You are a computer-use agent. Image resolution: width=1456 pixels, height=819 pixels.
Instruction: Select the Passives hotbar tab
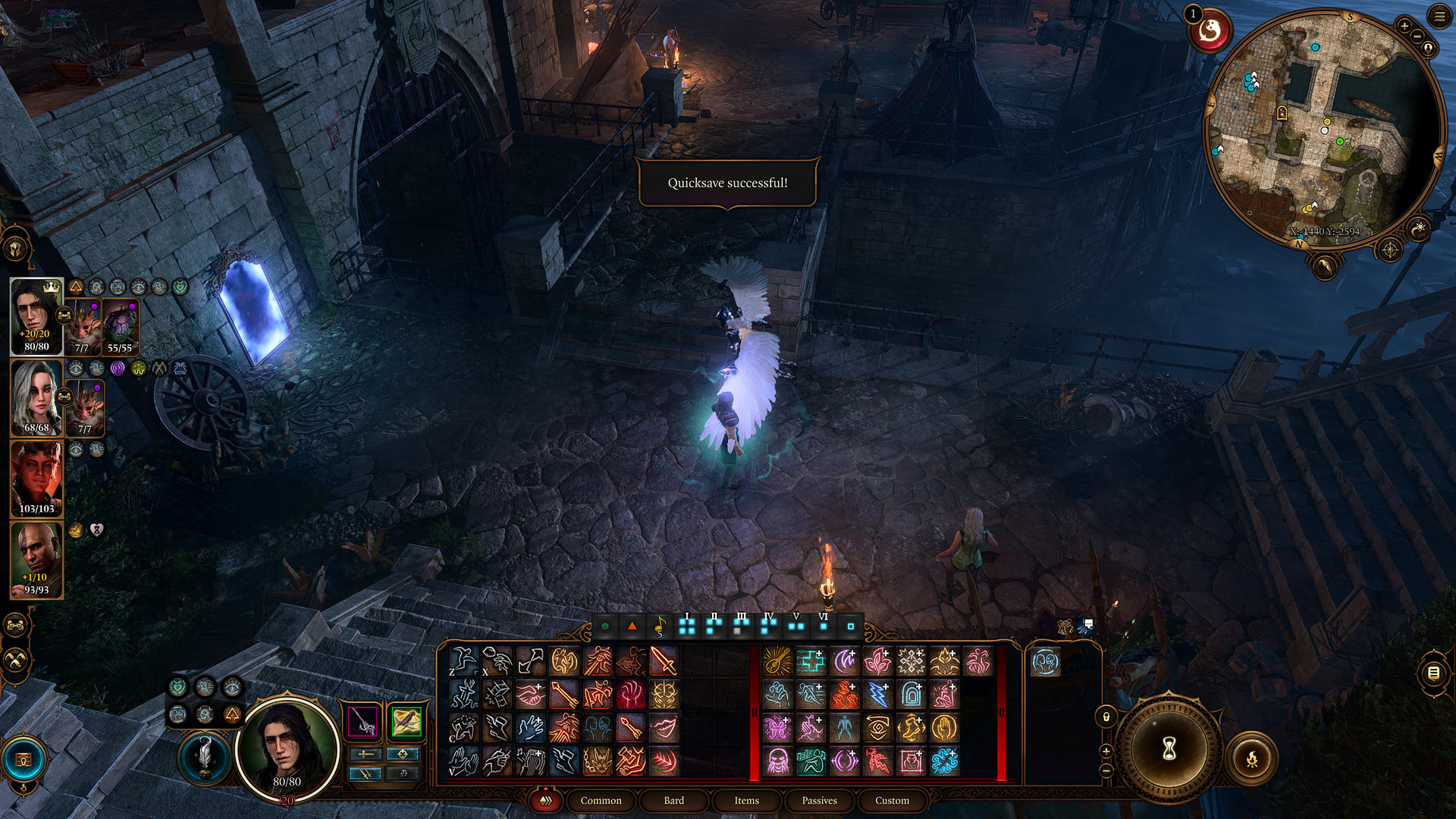click(819, 800)
